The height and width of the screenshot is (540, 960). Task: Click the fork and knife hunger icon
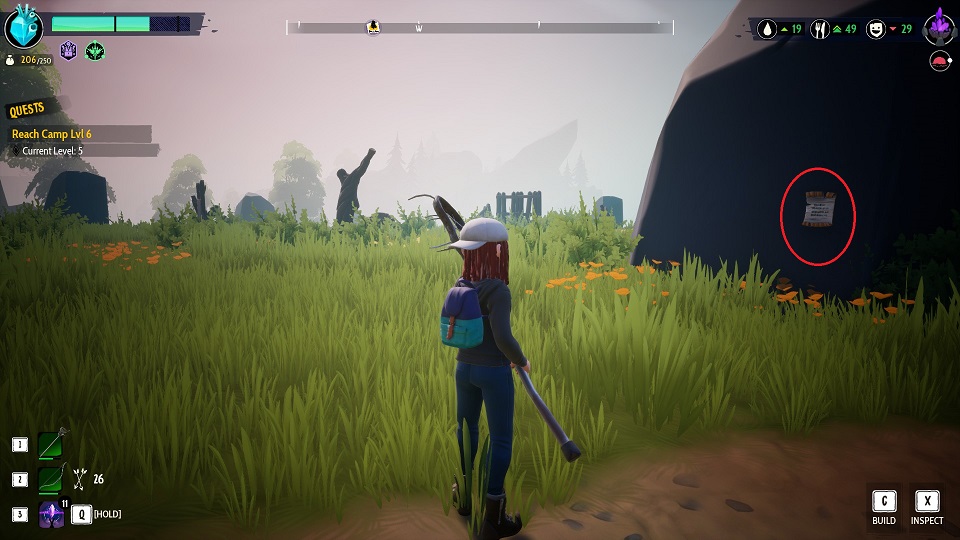click(x=821, y=29)
